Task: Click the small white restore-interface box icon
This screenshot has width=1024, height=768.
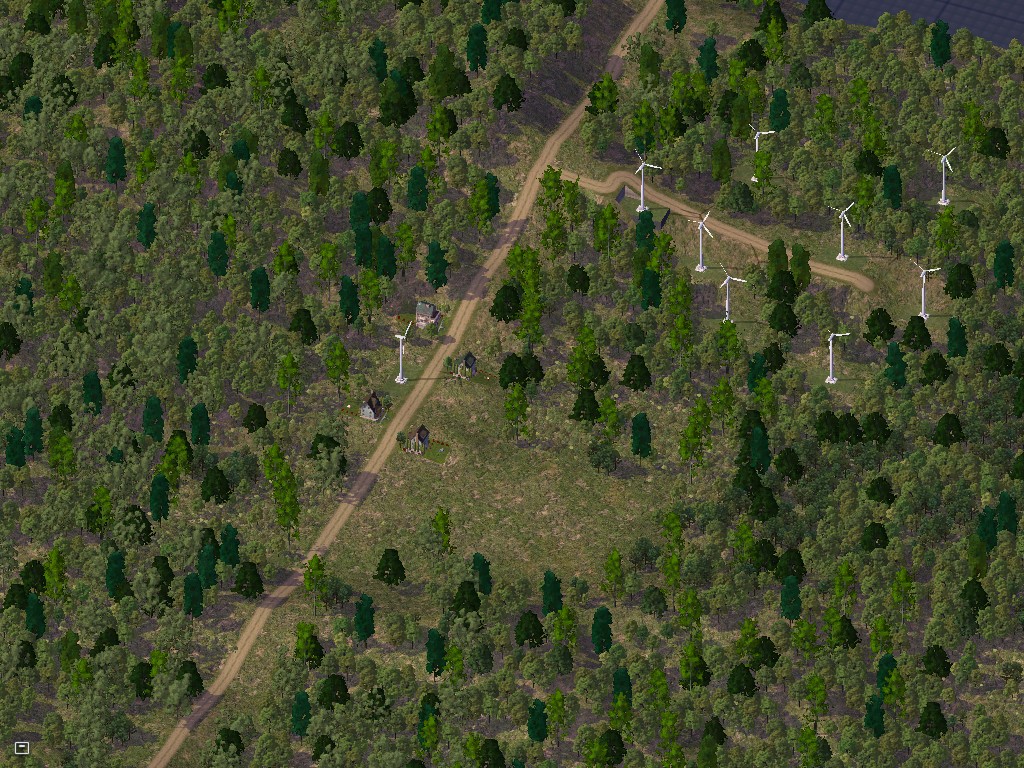Action: pos(22,747)
